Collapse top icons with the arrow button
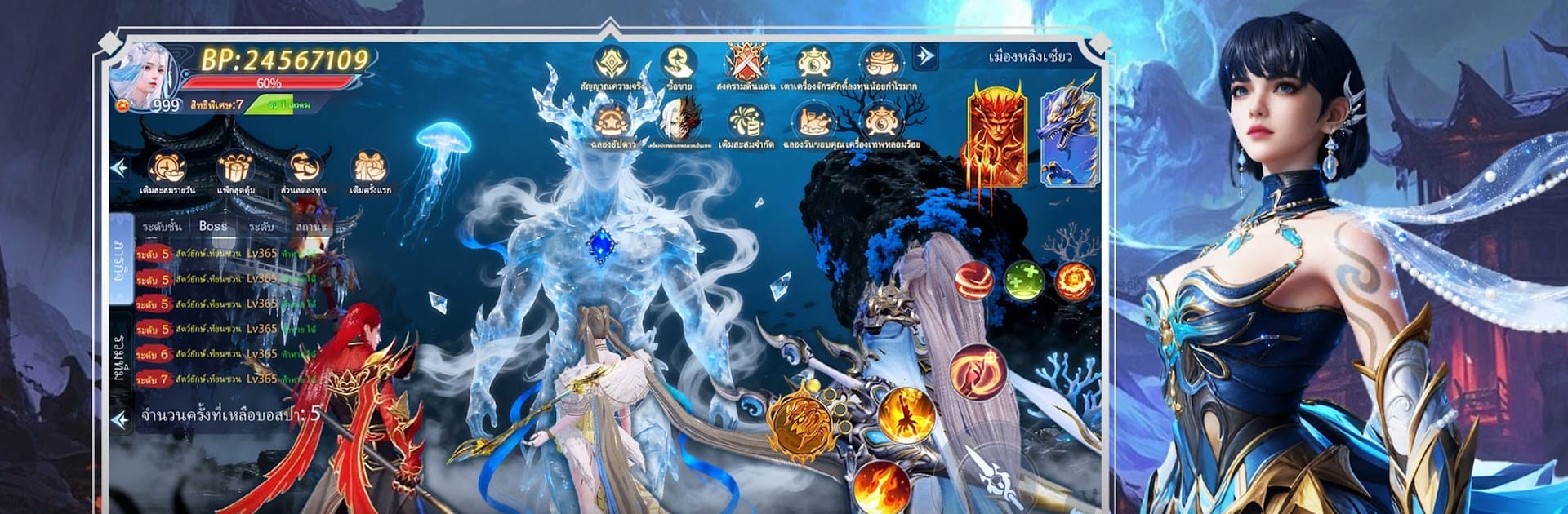Viewport: 1568px width, 514px height. click(924, 55)
